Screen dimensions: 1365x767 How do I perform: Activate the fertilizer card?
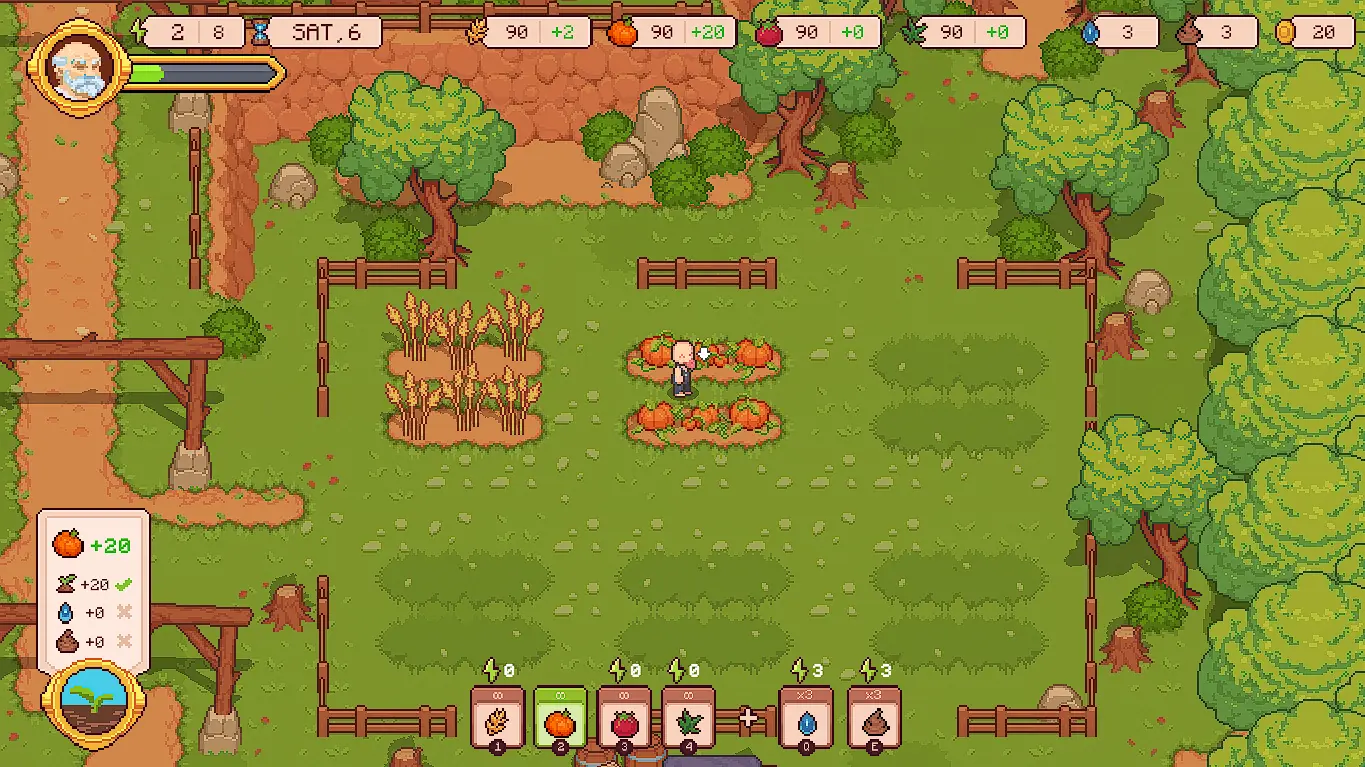874,717
